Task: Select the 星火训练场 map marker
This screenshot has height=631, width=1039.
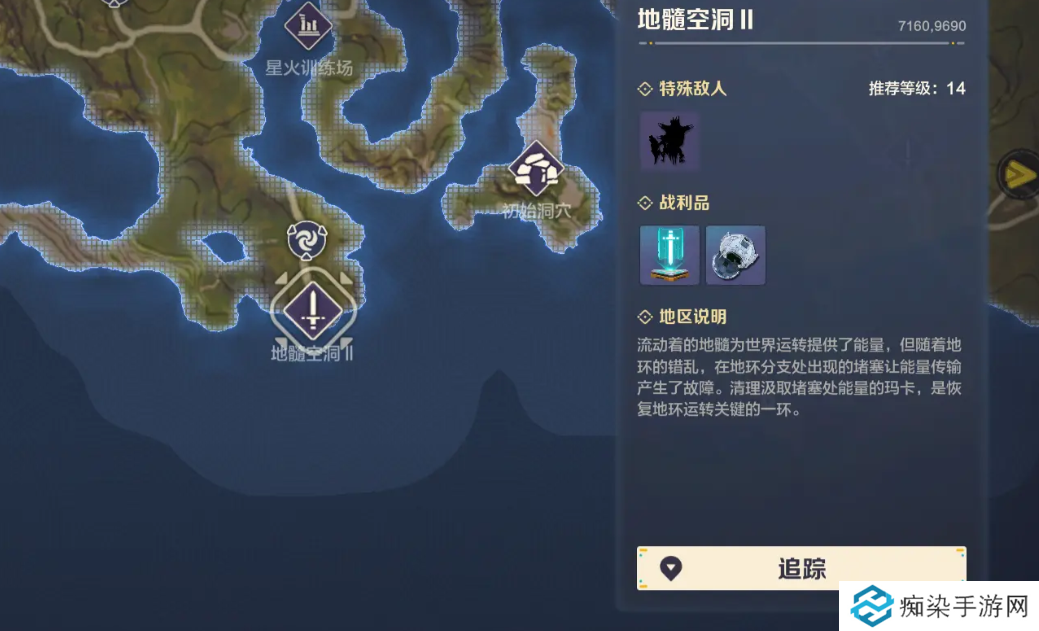Action: pos(308,25)
